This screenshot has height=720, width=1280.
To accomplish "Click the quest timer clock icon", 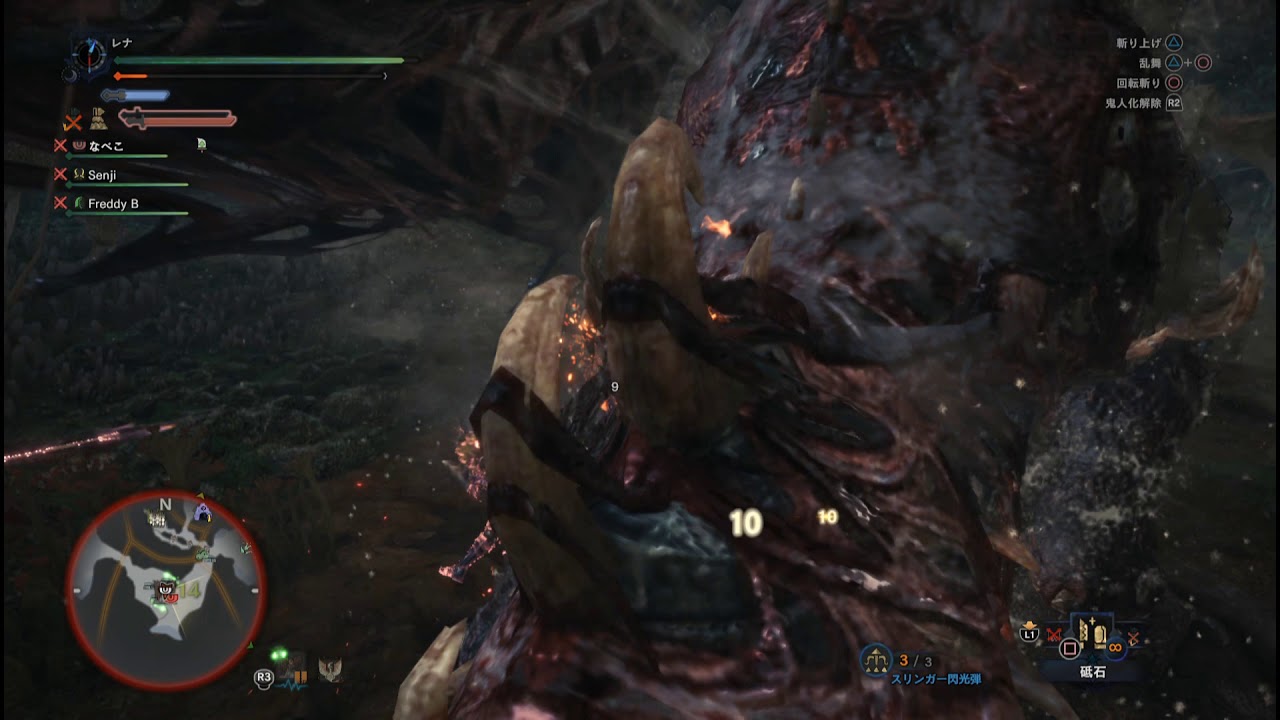I will pos(89,54).
